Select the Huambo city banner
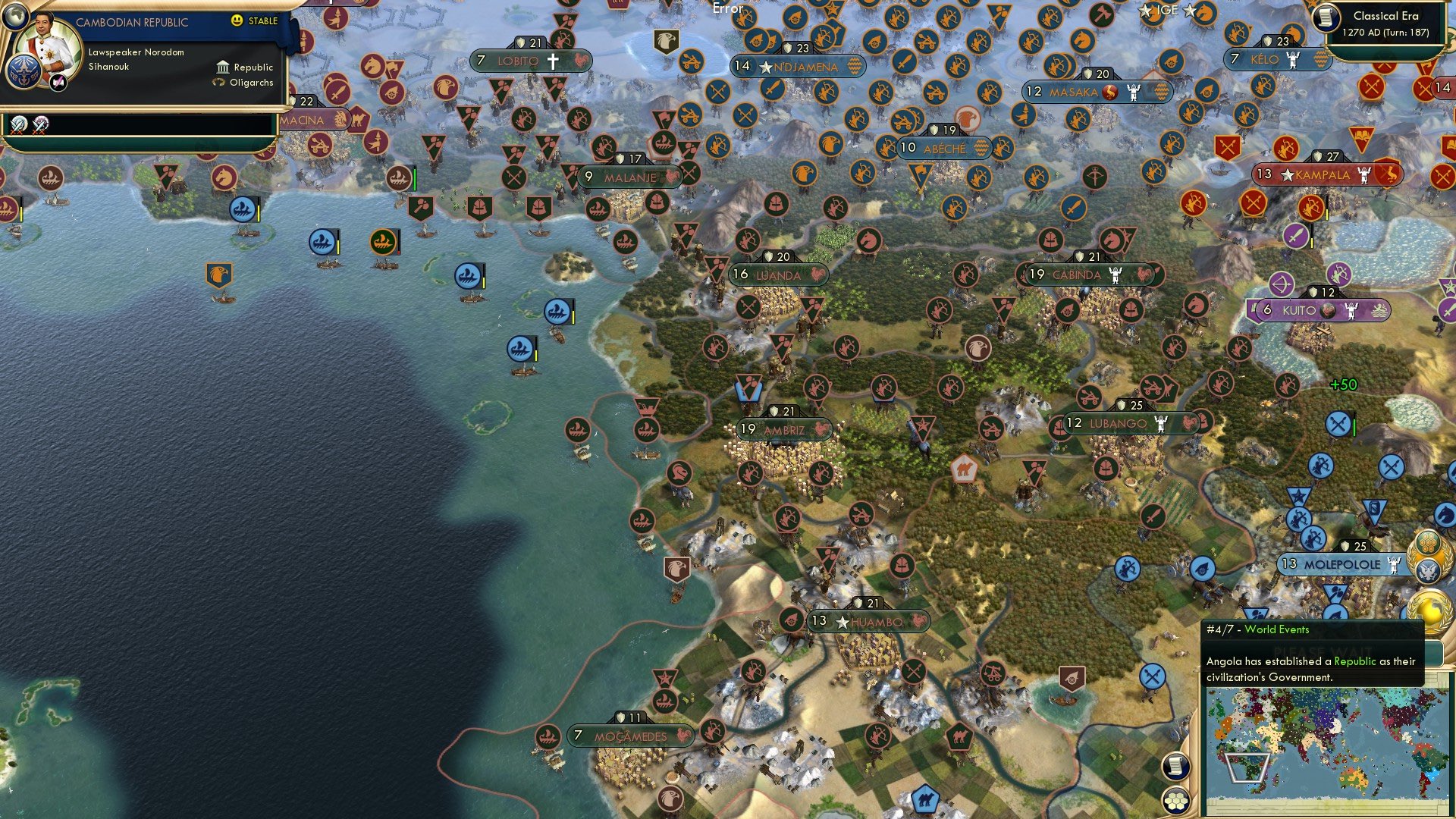This screenshot has width=1456, height=819. click(868, 621)
